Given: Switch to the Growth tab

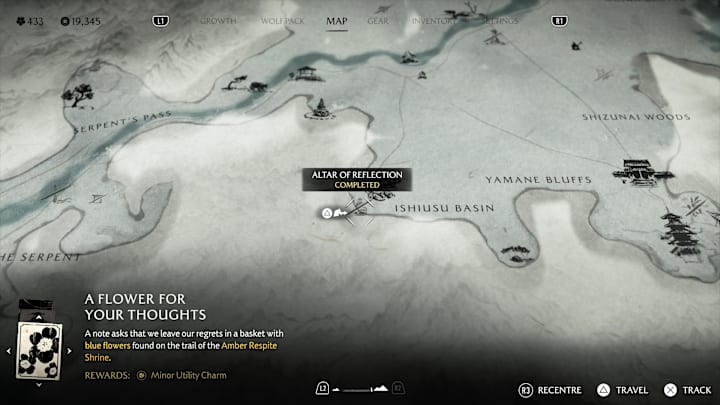Looking at the screenshot, I should coord(218,20).
